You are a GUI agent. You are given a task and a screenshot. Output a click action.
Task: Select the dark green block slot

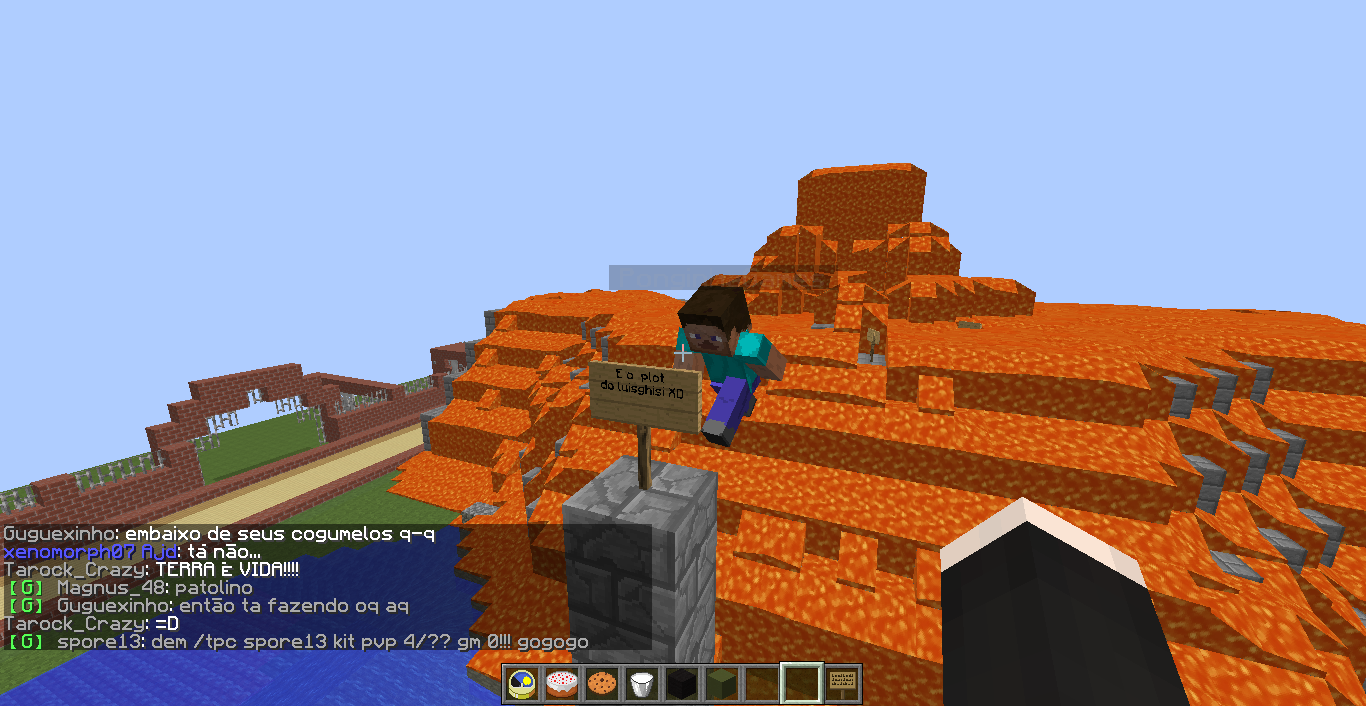click(722, 684)
